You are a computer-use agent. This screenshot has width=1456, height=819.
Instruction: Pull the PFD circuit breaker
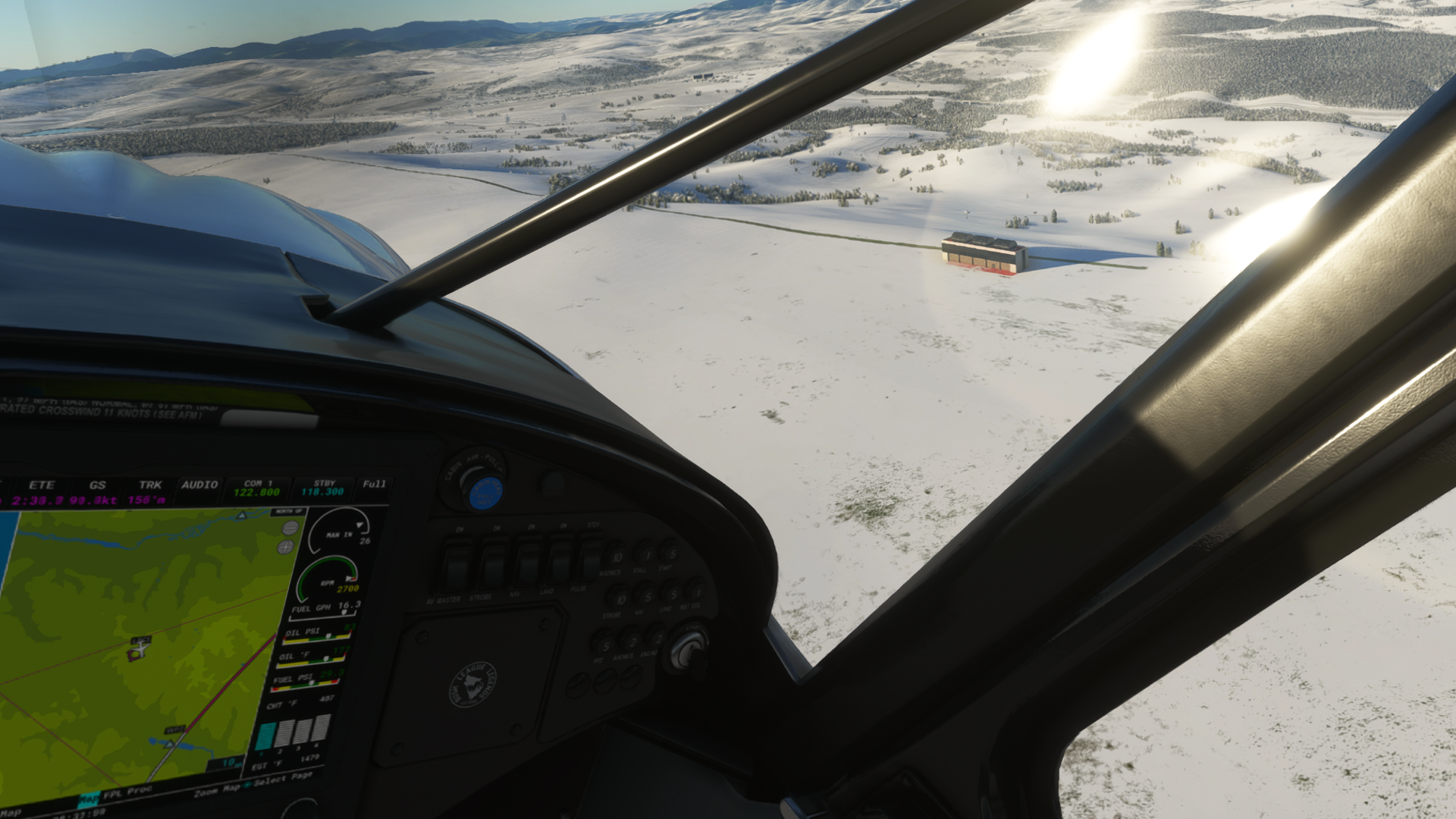603,645
